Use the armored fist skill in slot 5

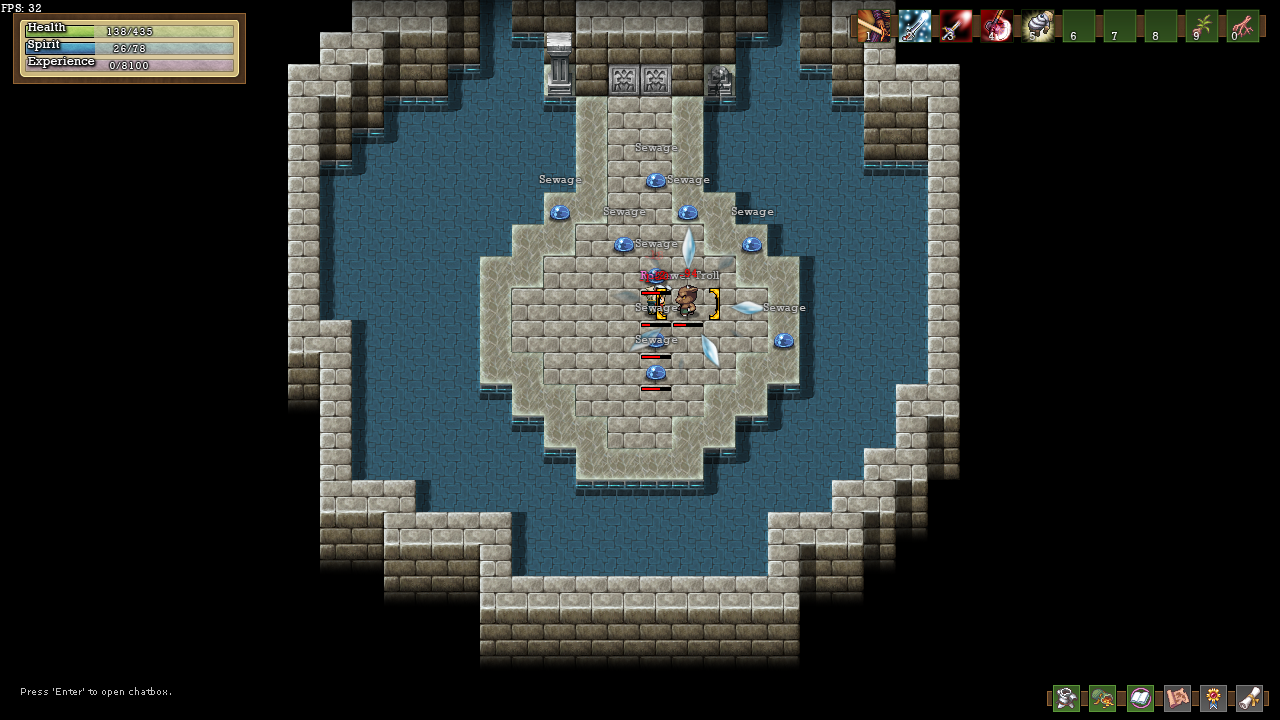tap(1038, 26)
